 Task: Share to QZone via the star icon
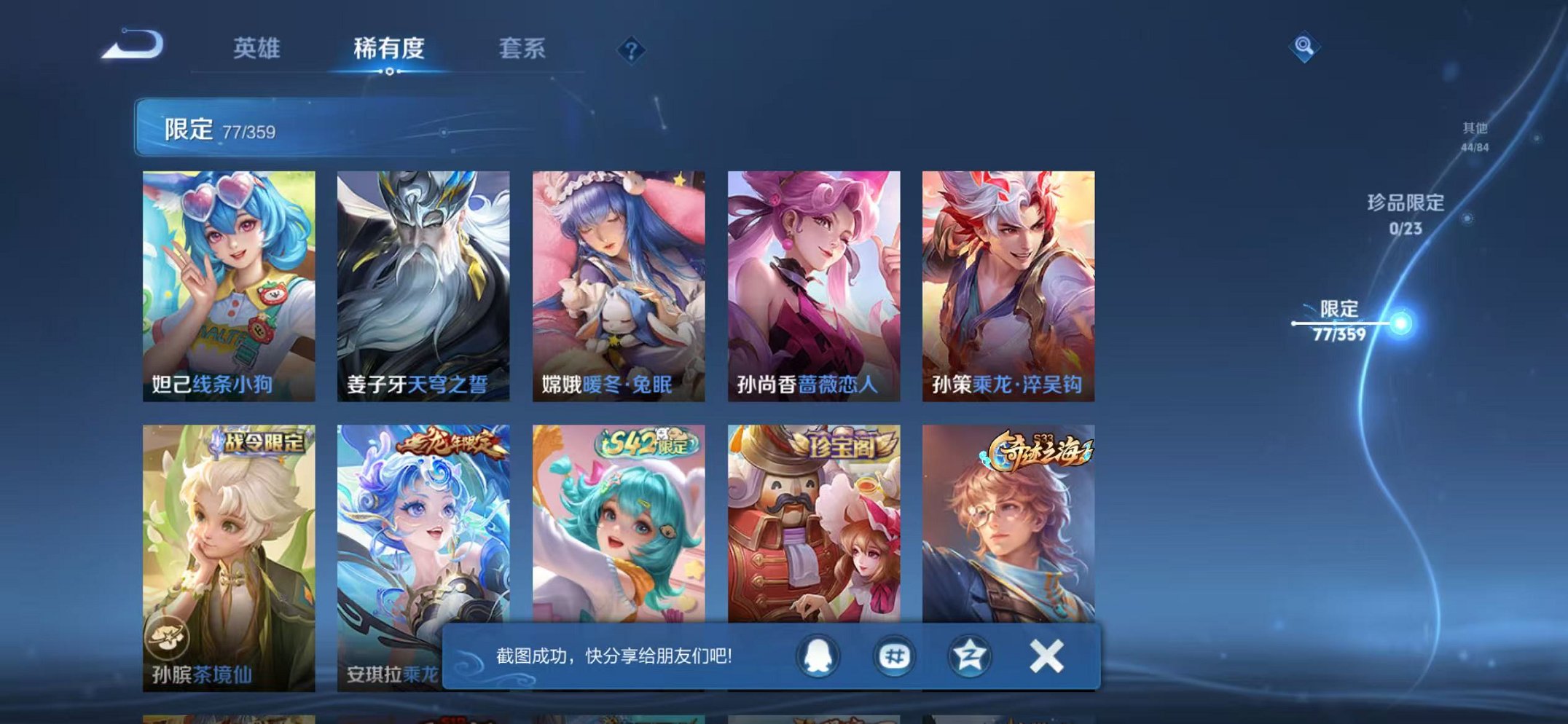[971, 657]
